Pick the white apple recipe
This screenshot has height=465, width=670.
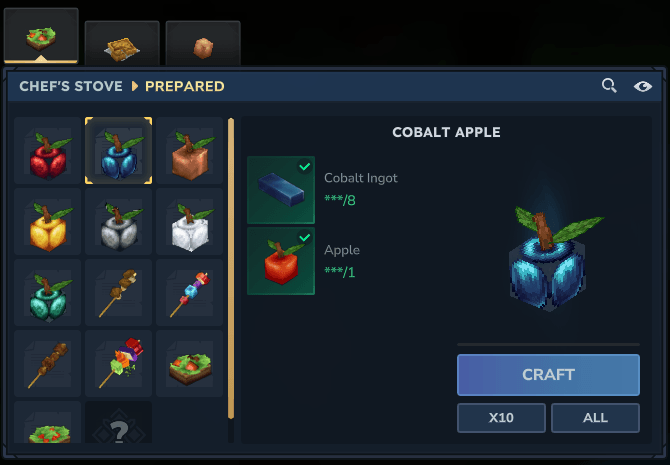click(x=189, y=222)
